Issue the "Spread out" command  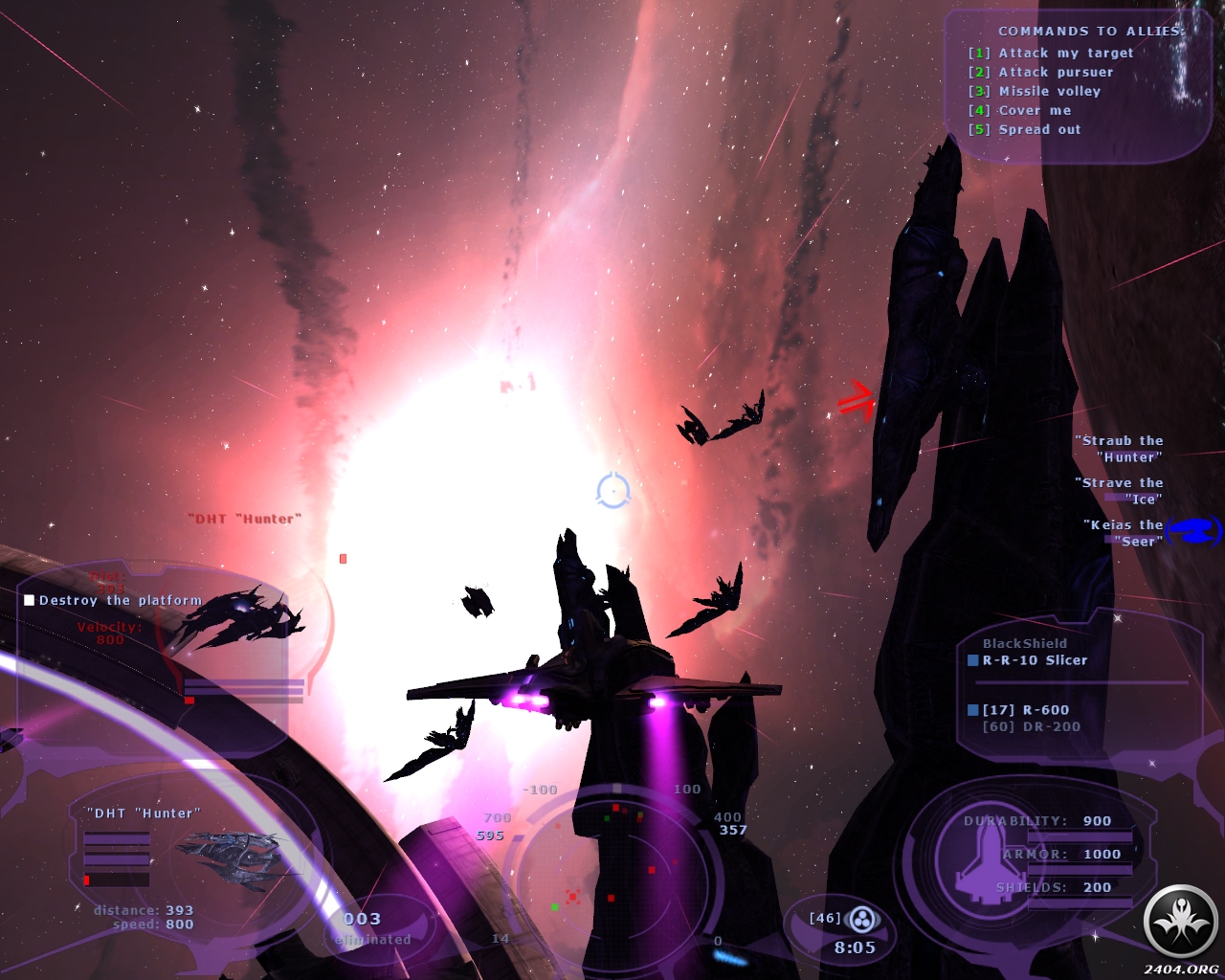pos(1038,130)
